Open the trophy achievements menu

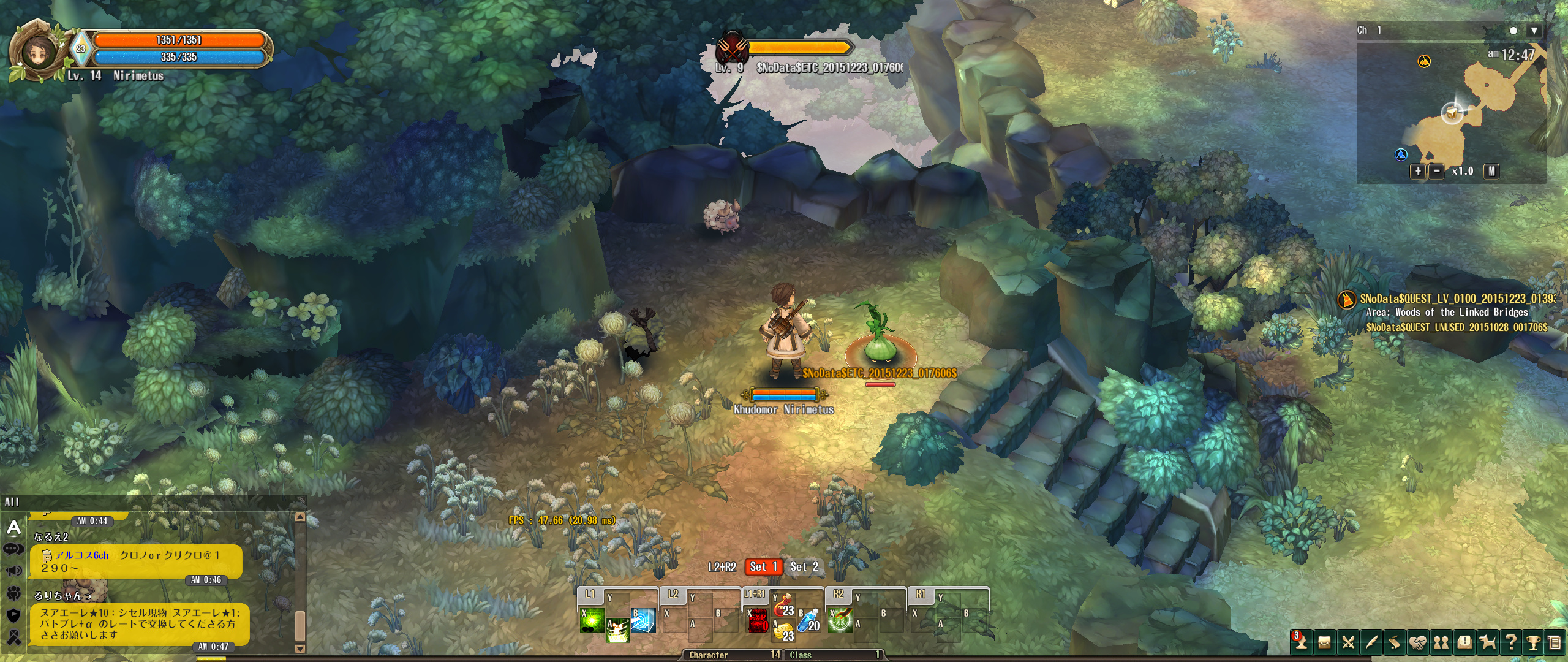click(1533, 642)
